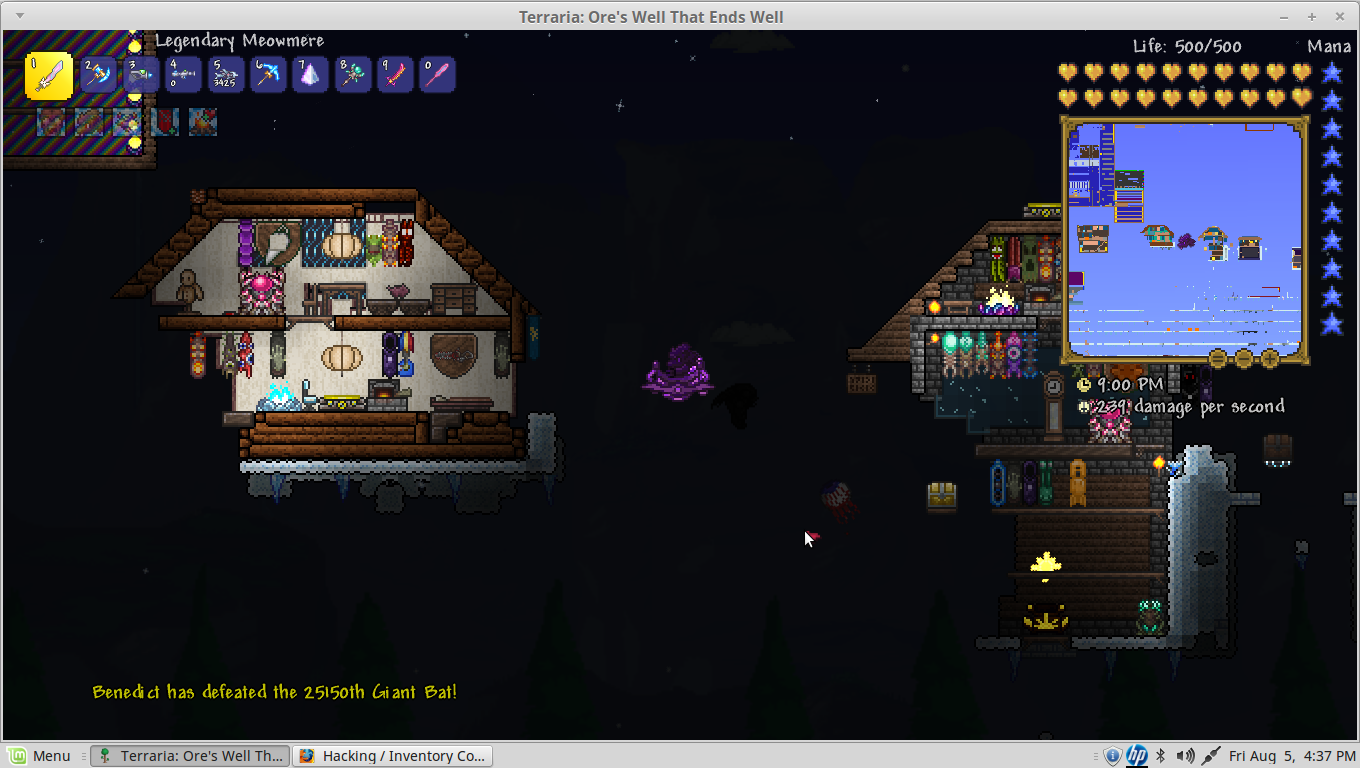Select the gun with 3425 ammo count
1360x768 pixels.
click(x=225, y=75)
